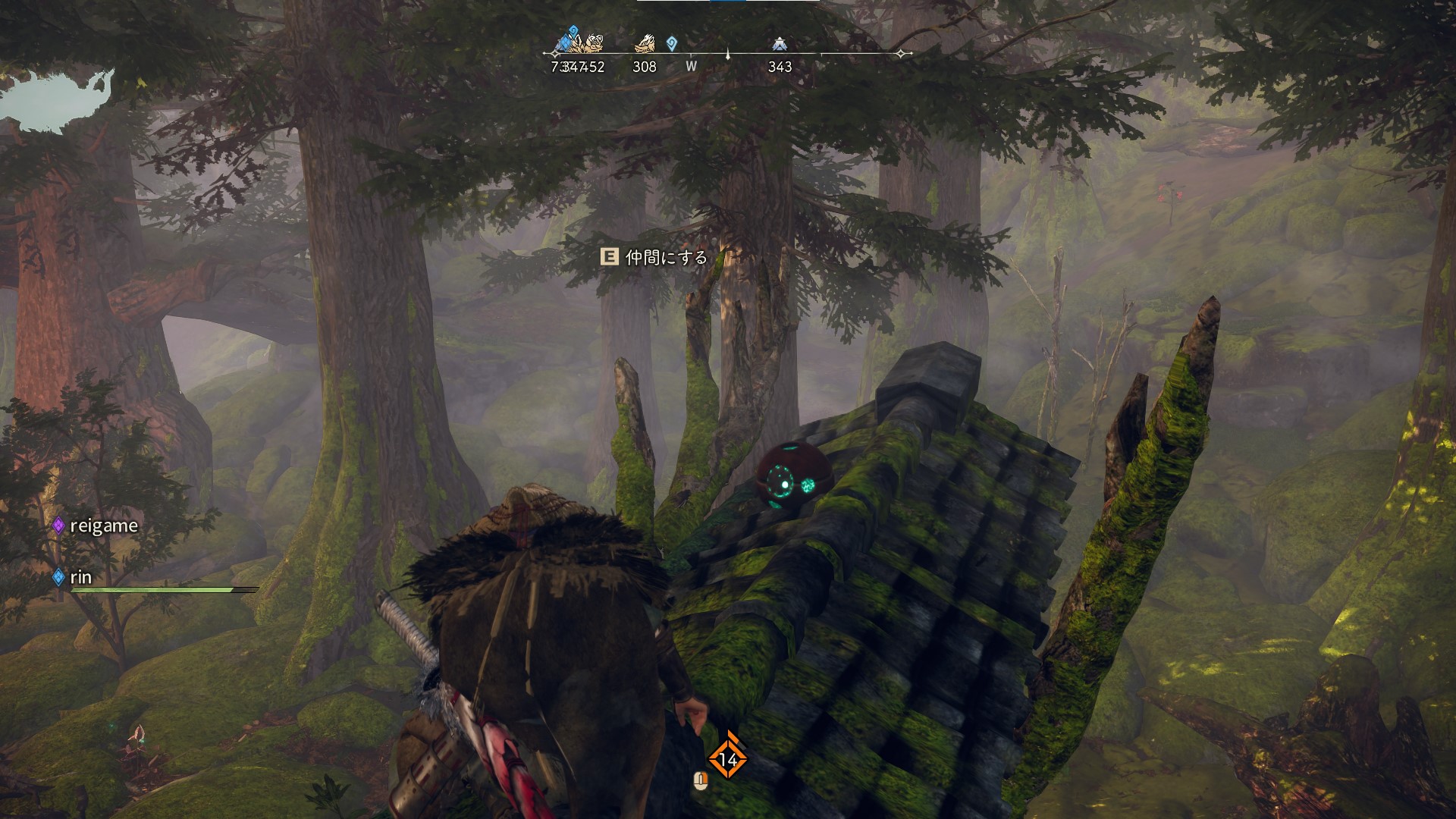
Task: Click the blue spiral waypoint near W
Action: pyautogui.click(x=672, y=43)
